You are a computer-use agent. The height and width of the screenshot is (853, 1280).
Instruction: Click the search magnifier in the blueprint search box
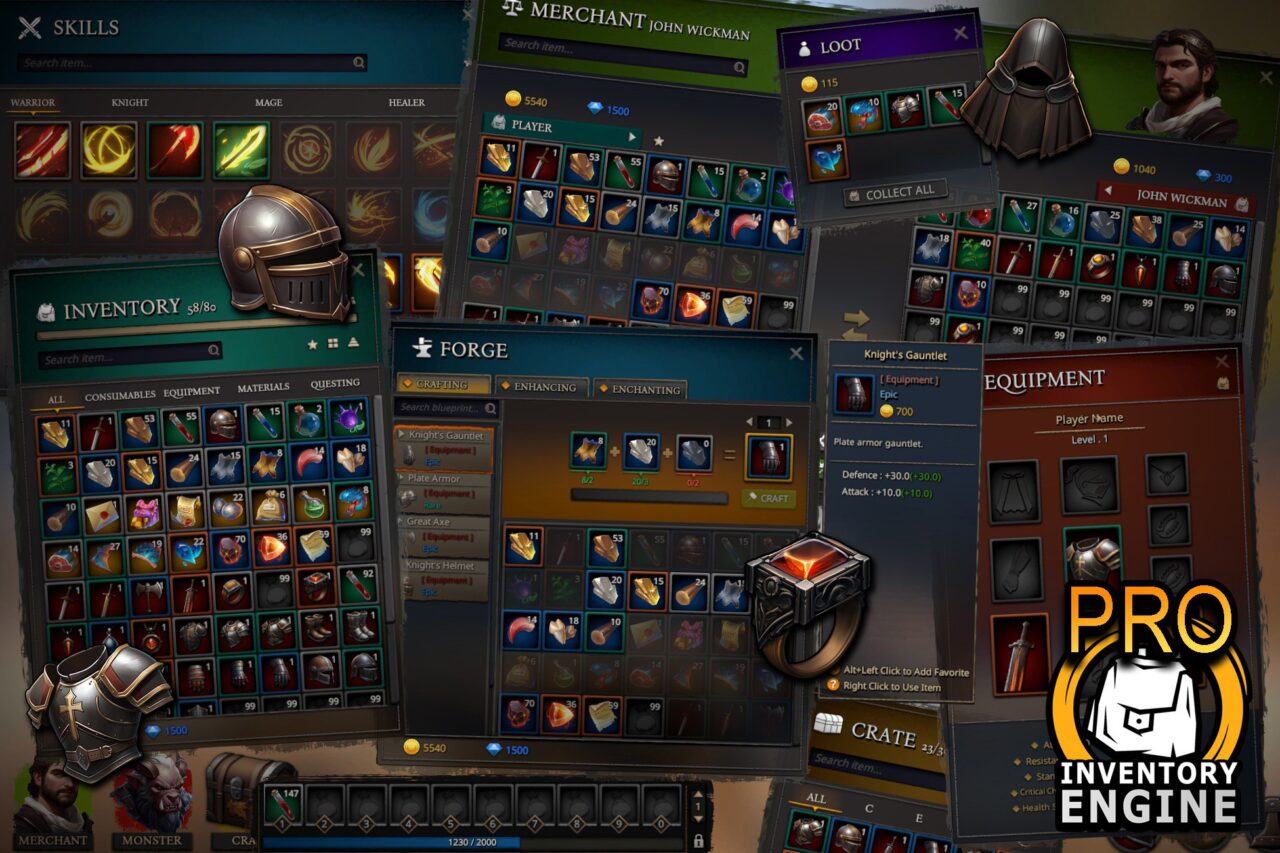pyautogui.click(x=491, y=408)
